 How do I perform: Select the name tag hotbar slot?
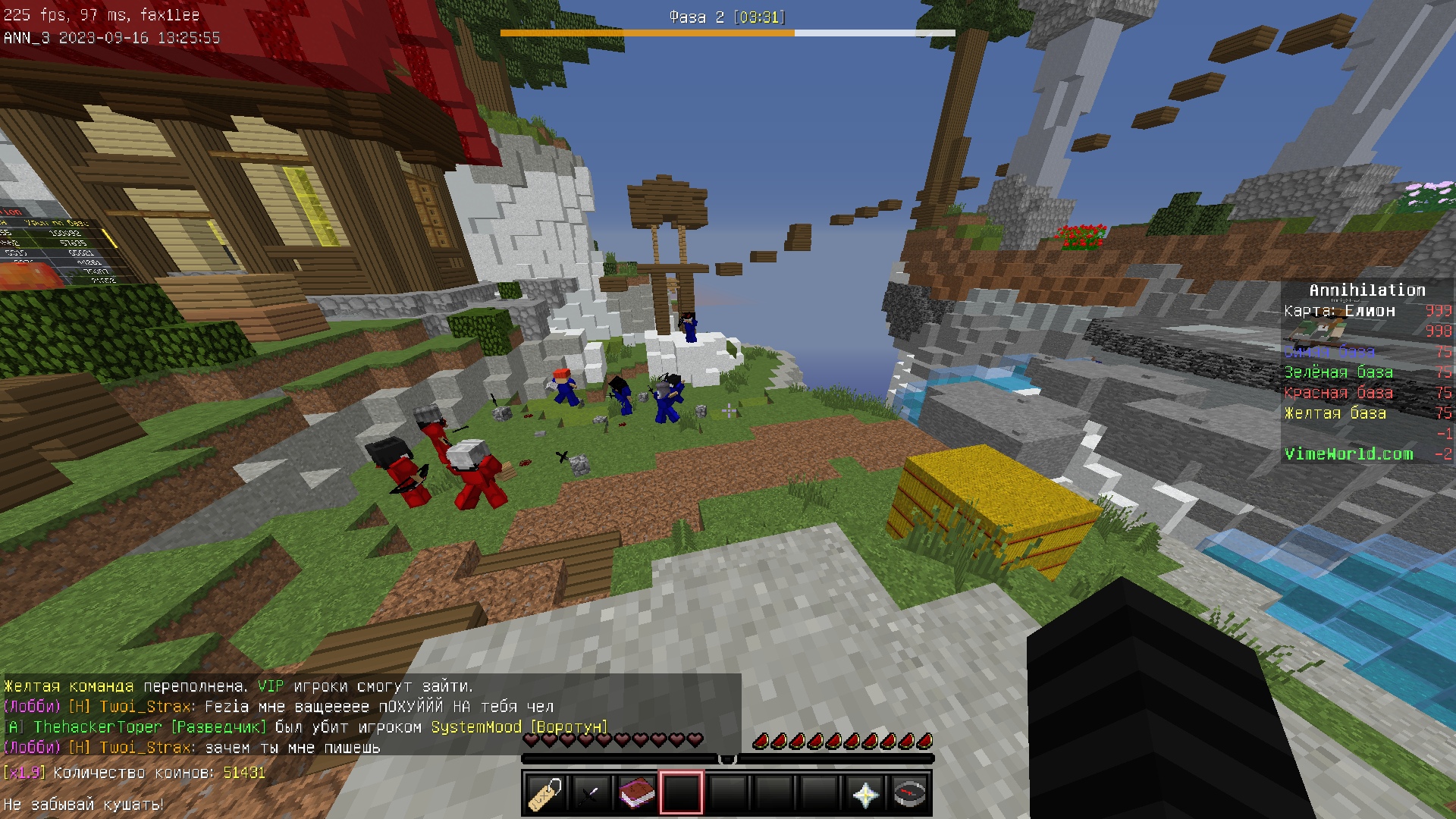point(545,793)
